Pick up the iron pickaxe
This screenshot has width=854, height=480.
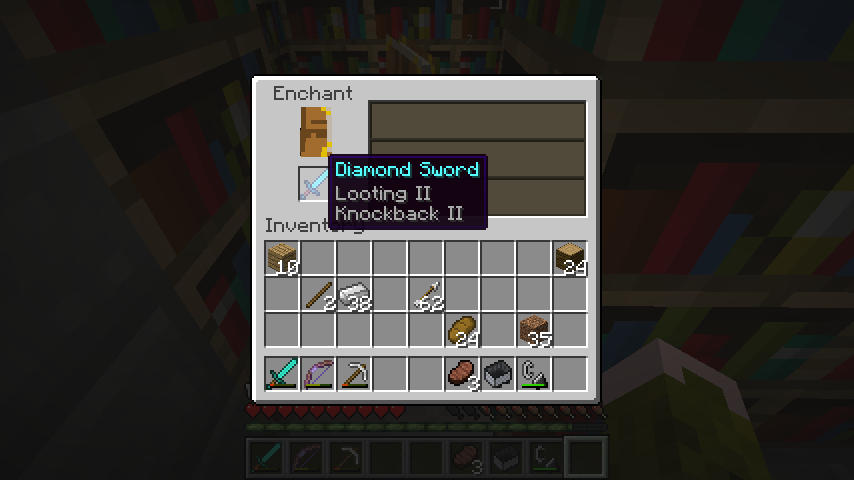click(355, 374)
